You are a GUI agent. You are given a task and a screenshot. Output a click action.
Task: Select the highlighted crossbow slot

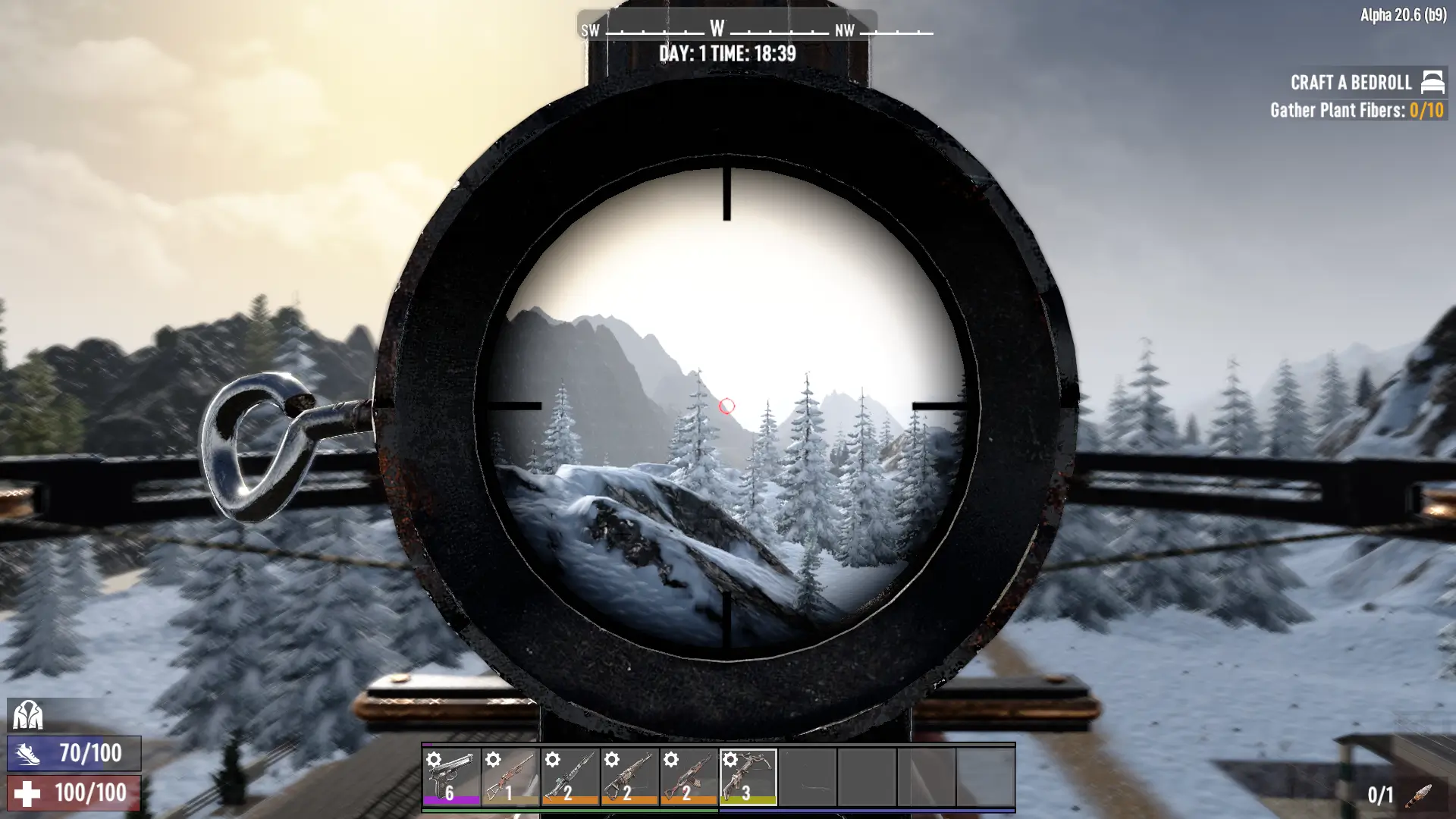tap(748, 777)
